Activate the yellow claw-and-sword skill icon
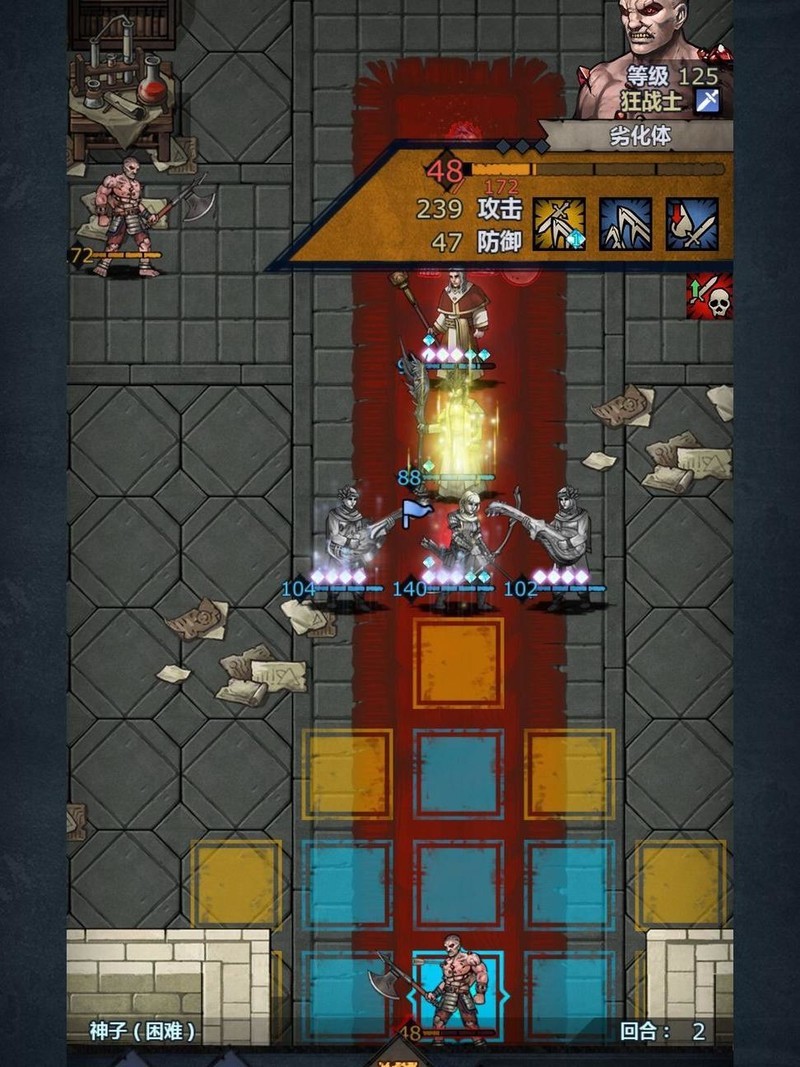Screen dimensions: 800x1067 coord(559,224)
